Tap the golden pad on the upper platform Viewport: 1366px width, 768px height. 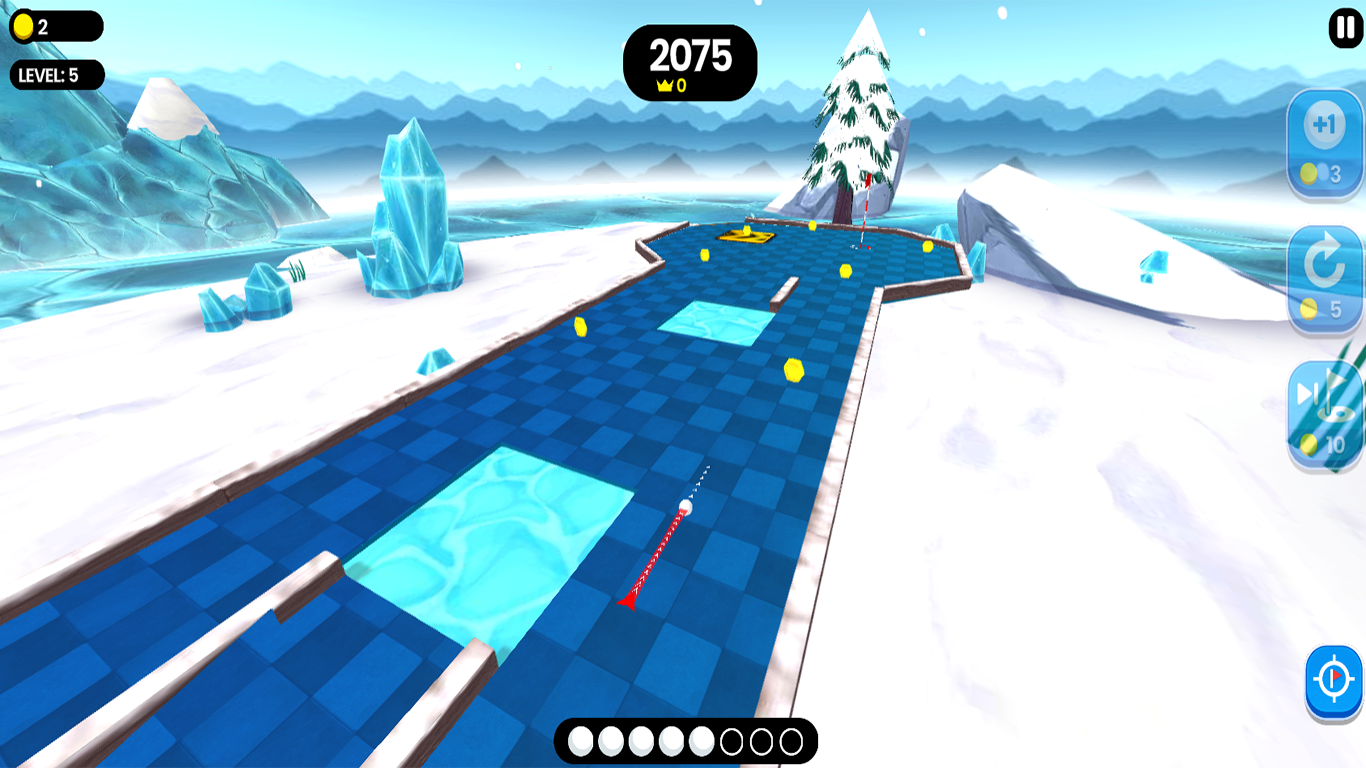(745, 237)
